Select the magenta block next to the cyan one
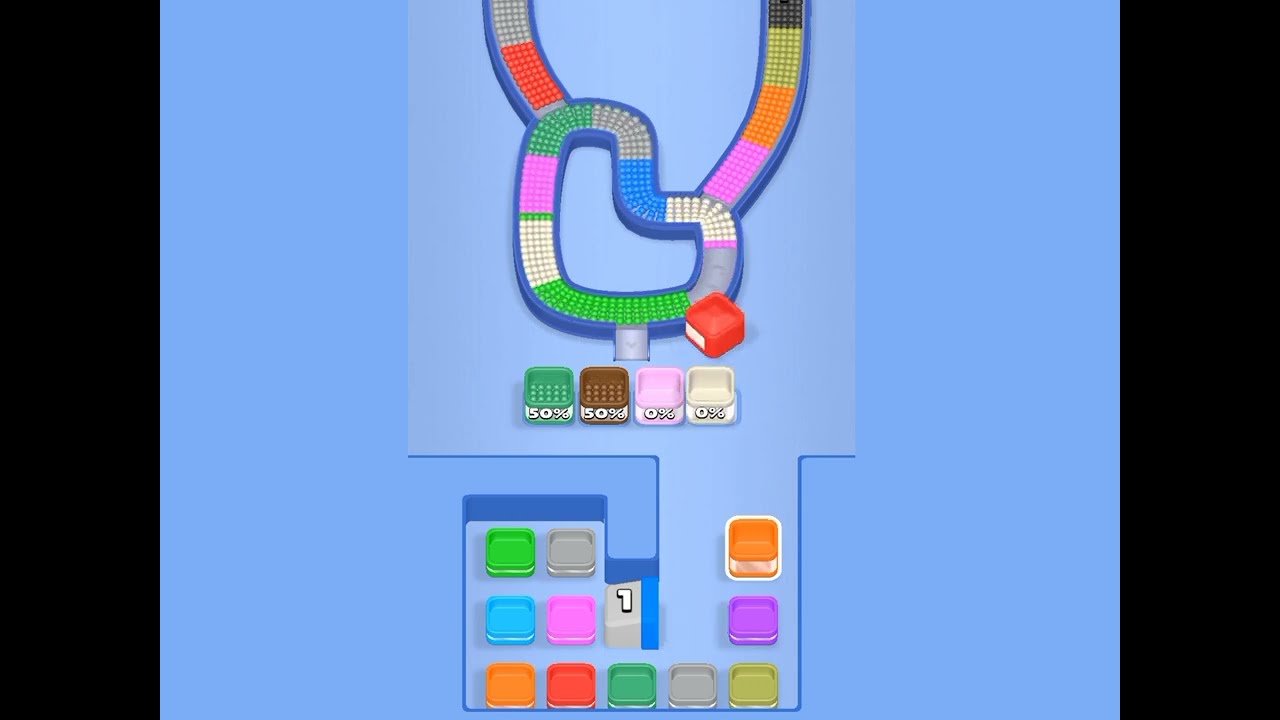The width and height of the screenshot is (1280, 720). point(572,618)
